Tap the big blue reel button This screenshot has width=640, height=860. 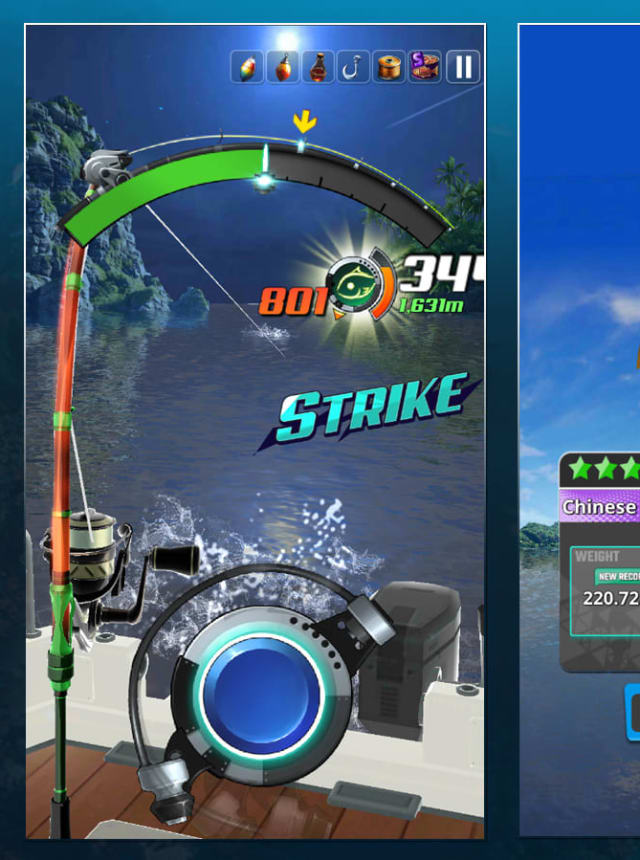pyautogui.click(x=260, y=693)
